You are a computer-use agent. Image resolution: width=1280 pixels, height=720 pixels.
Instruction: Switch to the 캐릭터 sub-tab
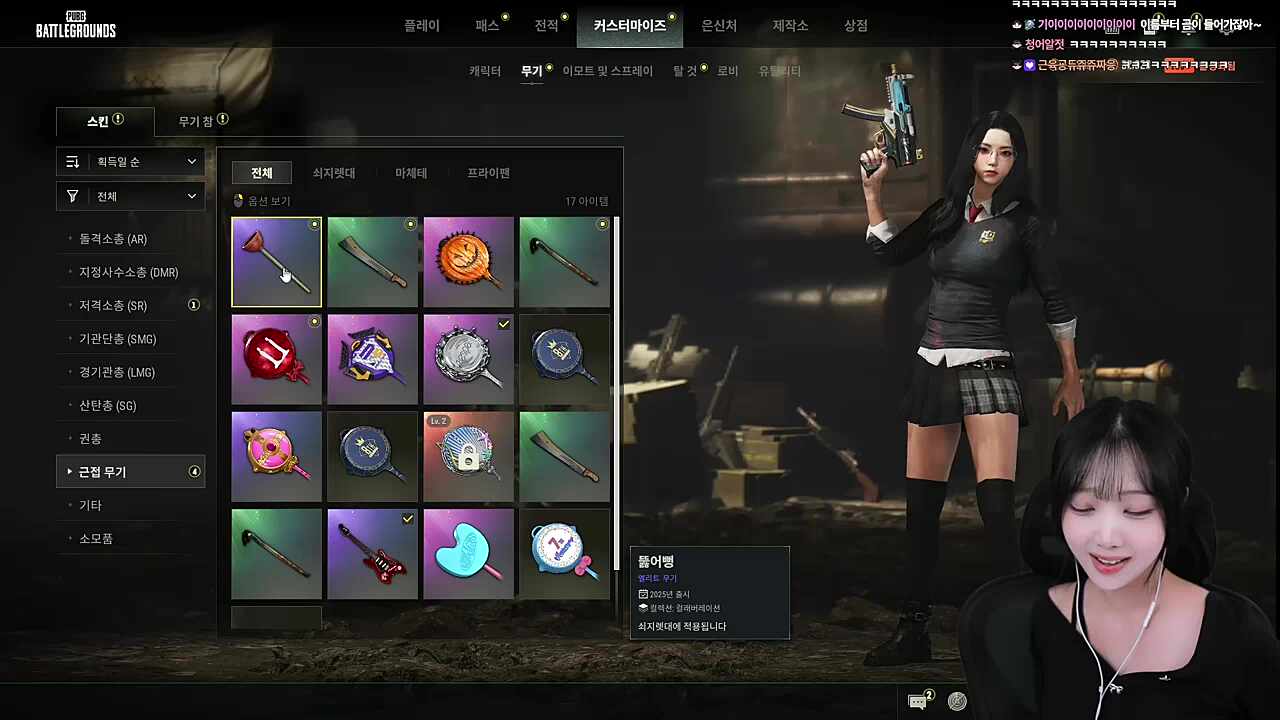click(485, 71)
